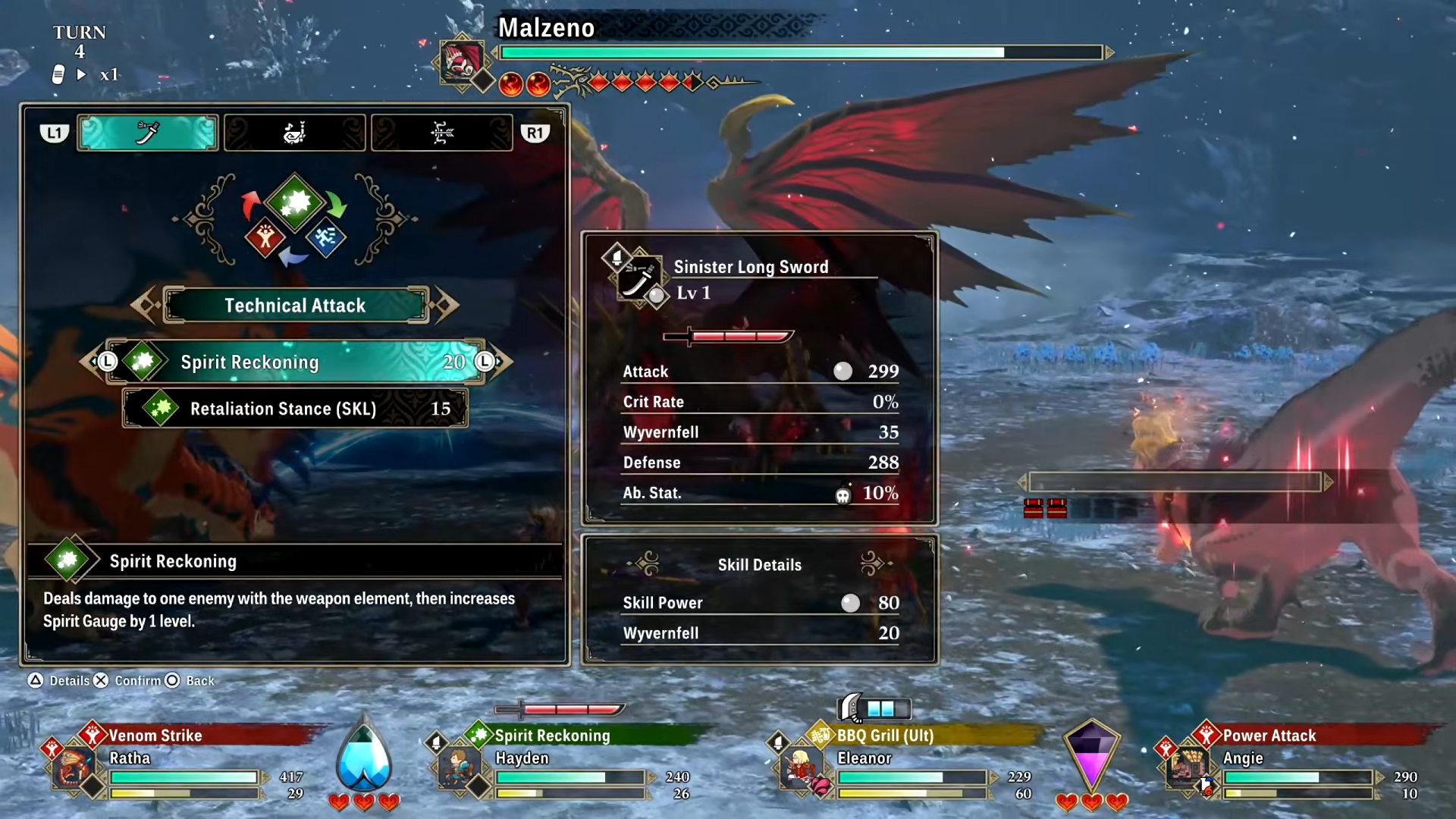Viewport: 1456px width, 819px height.
Task: Click the right arrow beside Technical Attack
Action: (x=446, y=305)
